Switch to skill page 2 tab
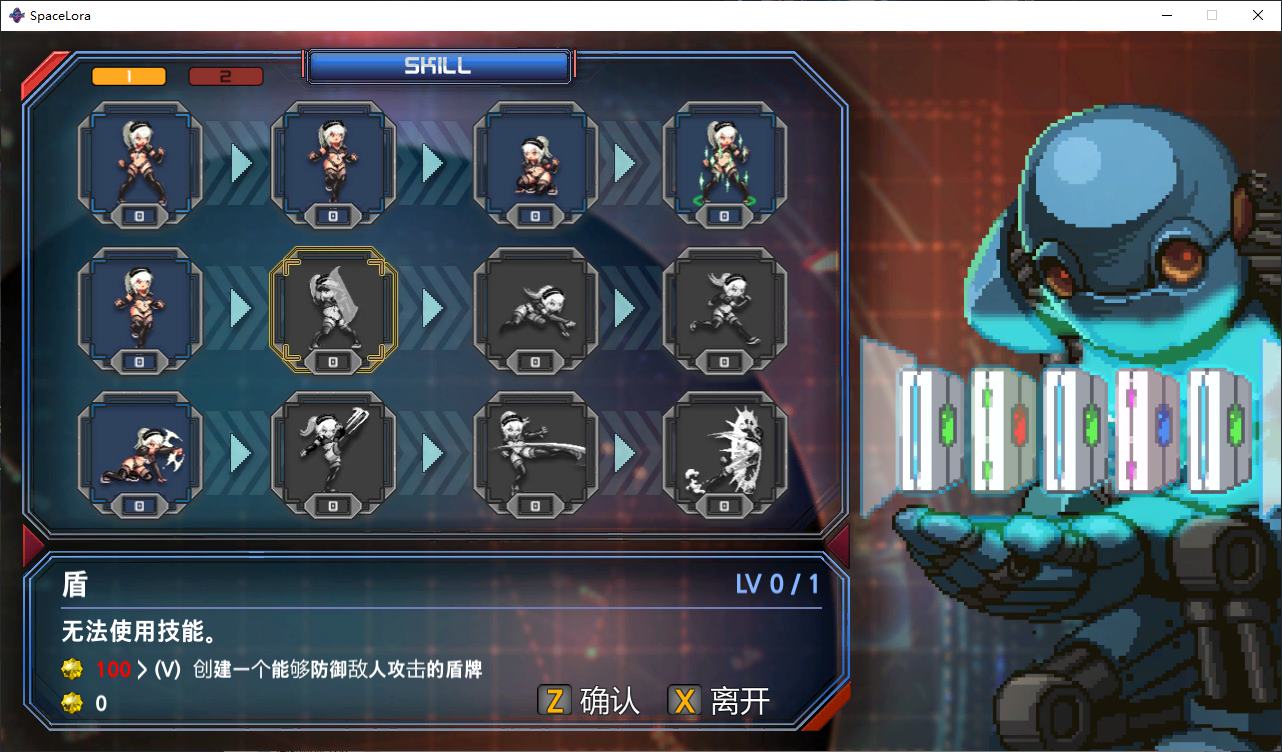Image resolution: width=1282 pixels, height=752 pixels. [226, 75]
